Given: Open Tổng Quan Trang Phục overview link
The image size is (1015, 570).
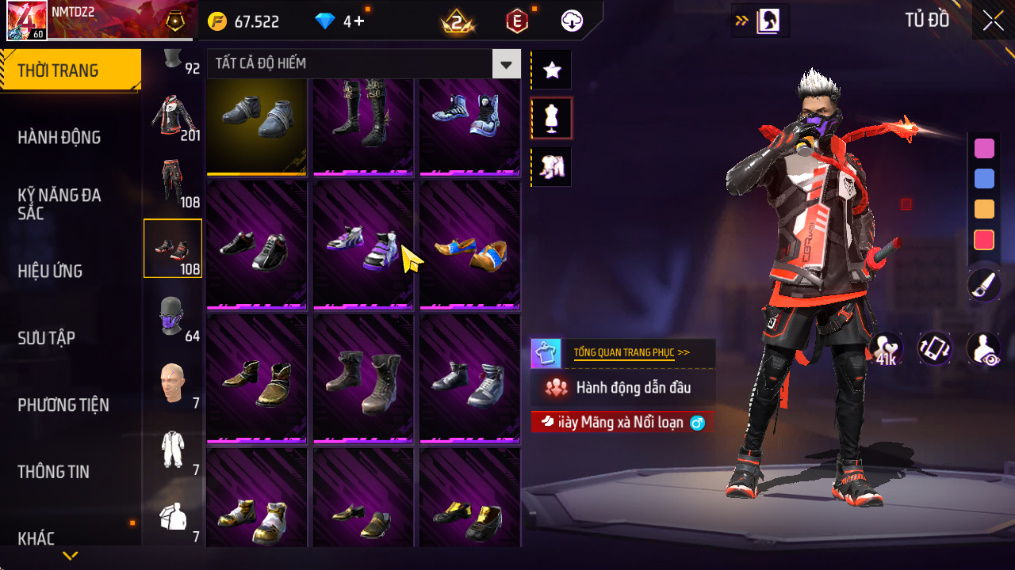Looking at the screenshot, I should 631,353.
